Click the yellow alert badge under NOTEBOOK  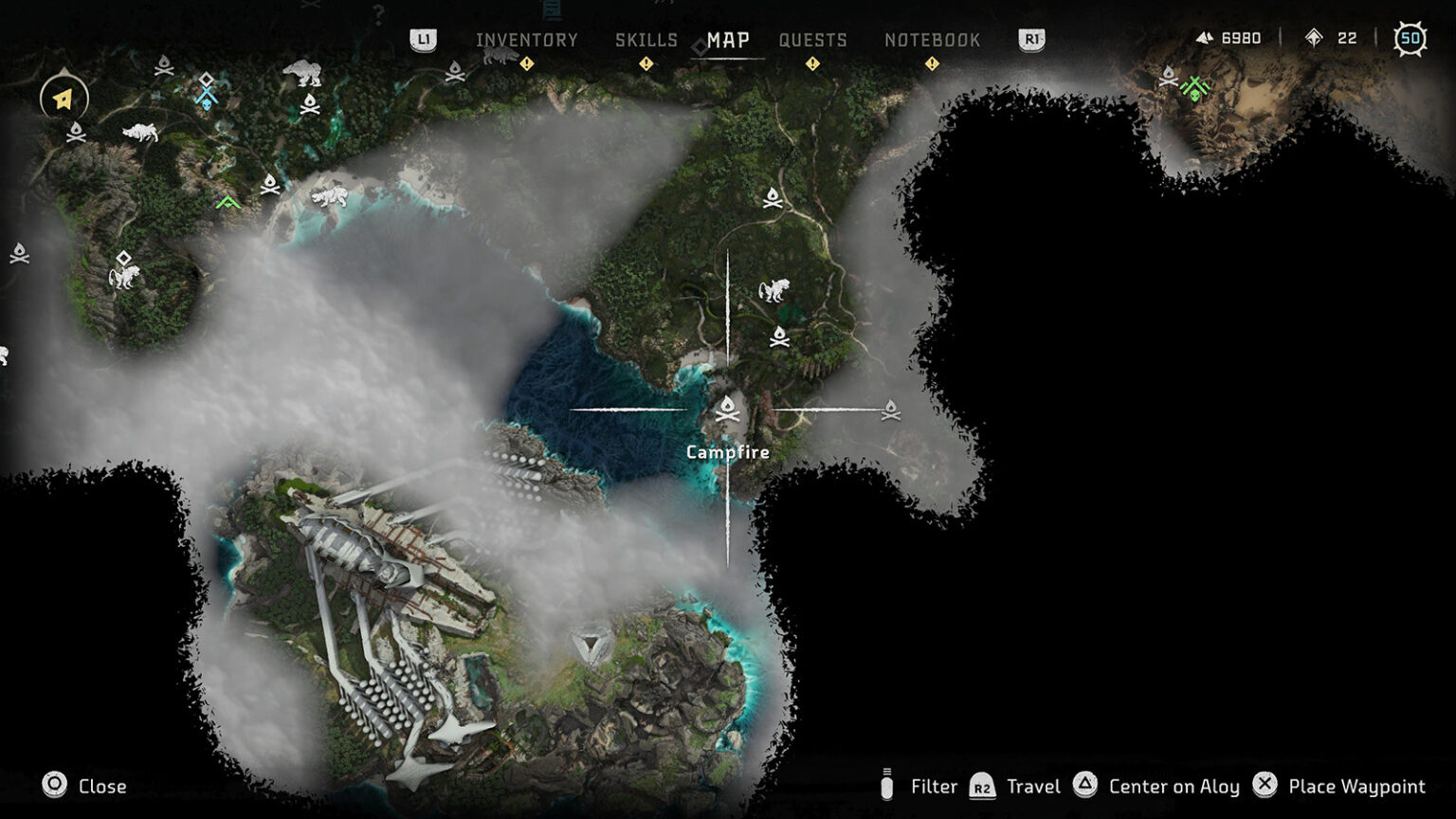pos(933,64)
